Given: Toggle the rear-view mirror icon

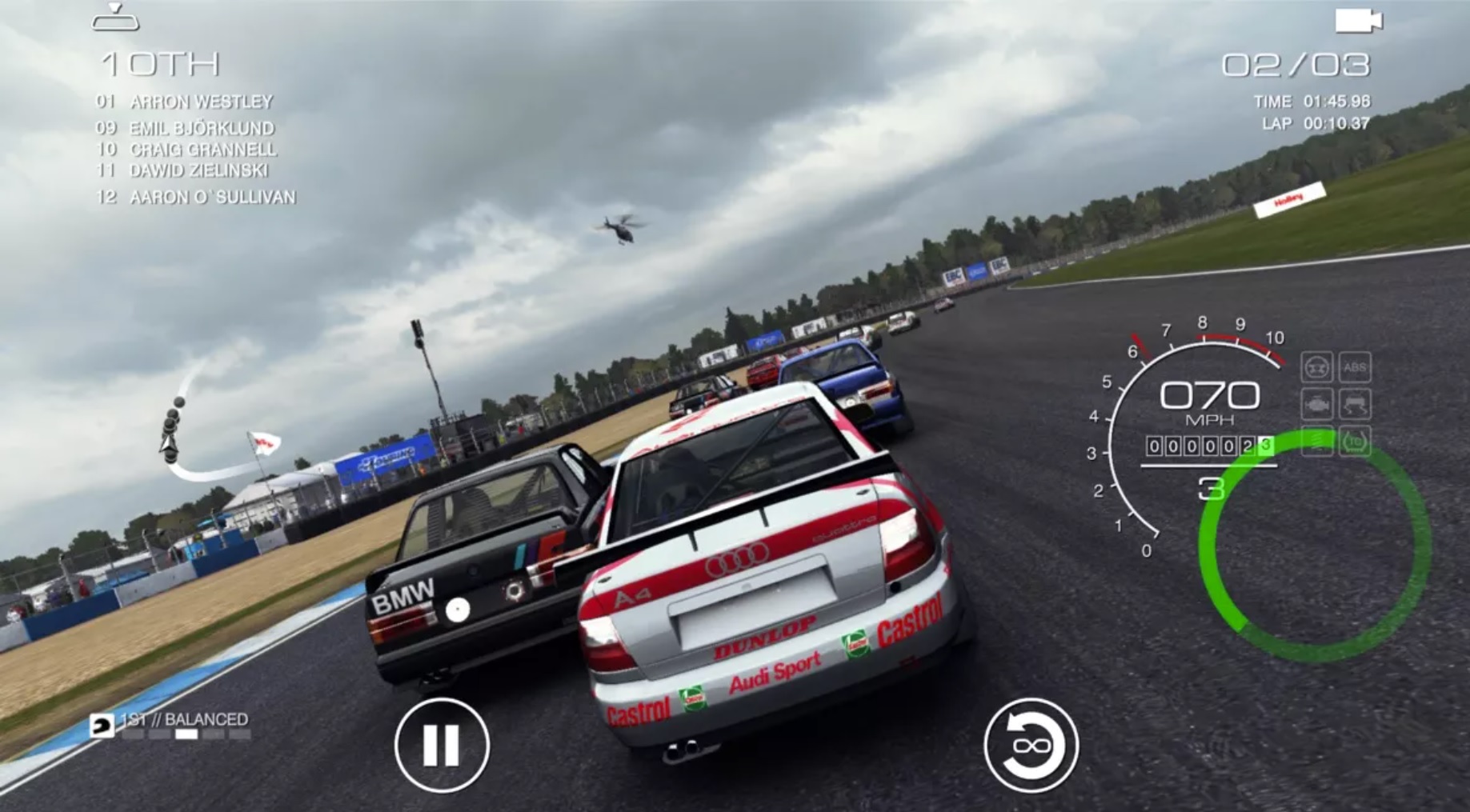Looking at the screenshot, I should (x=115, y=18).
